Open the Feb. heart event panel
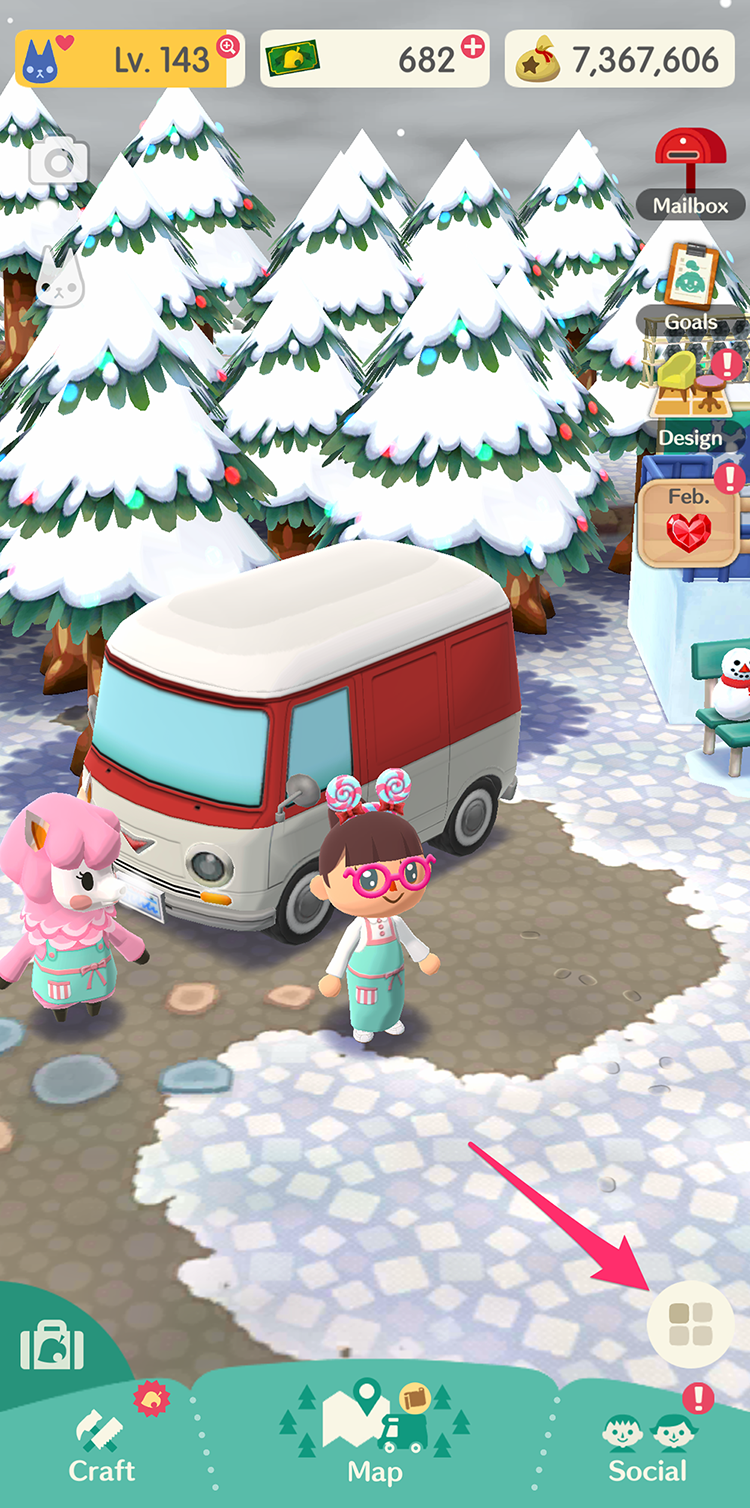Image resolution: width=750 pixels, height=1508 pixels. pos(690,520)
